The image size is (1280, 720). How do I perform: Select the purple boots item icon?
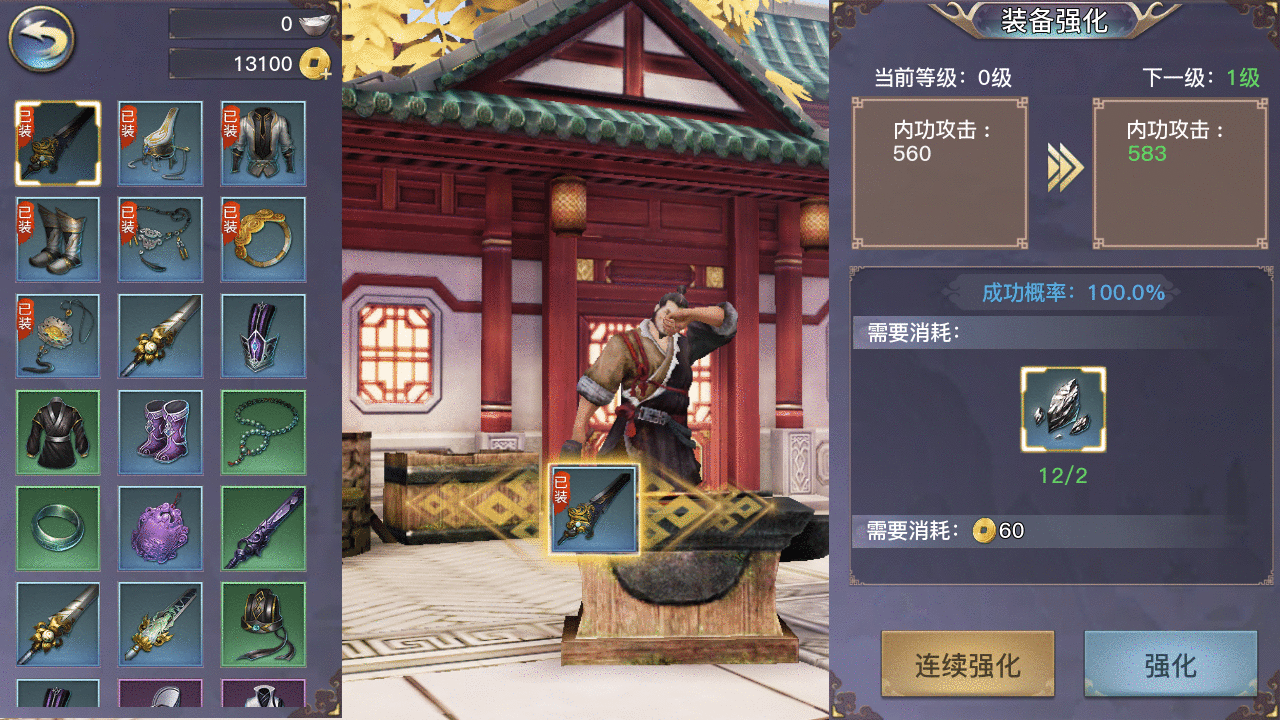click(x=160, y=430)
